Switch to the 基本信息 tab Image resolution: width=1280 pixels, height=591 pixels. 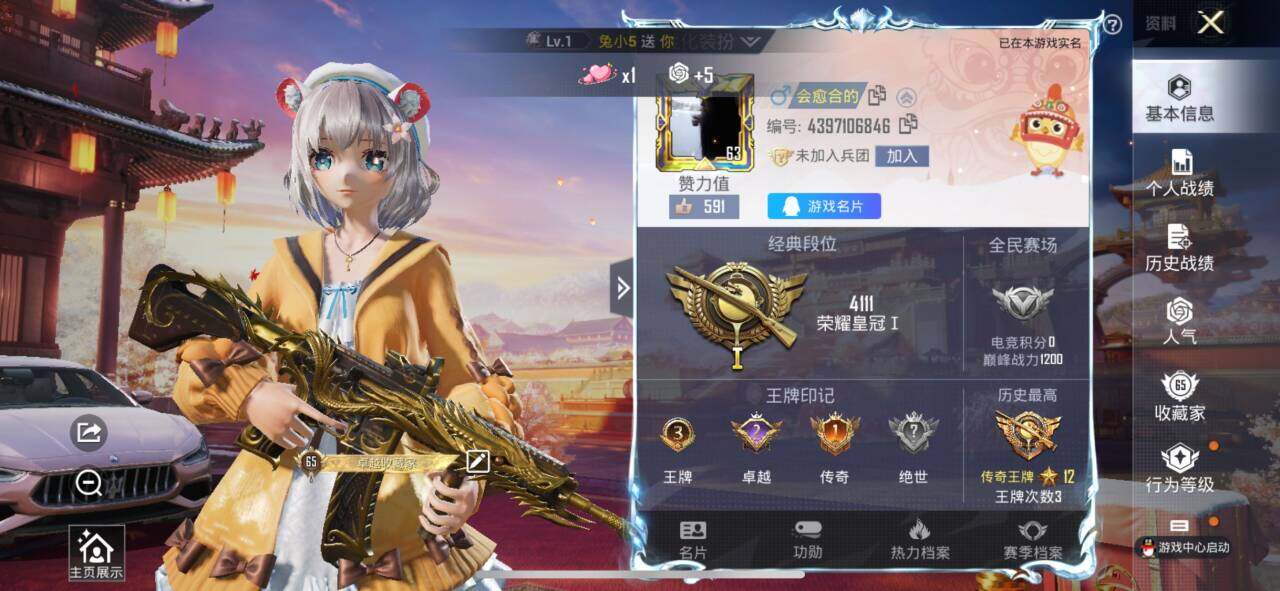coord(1180,98)
